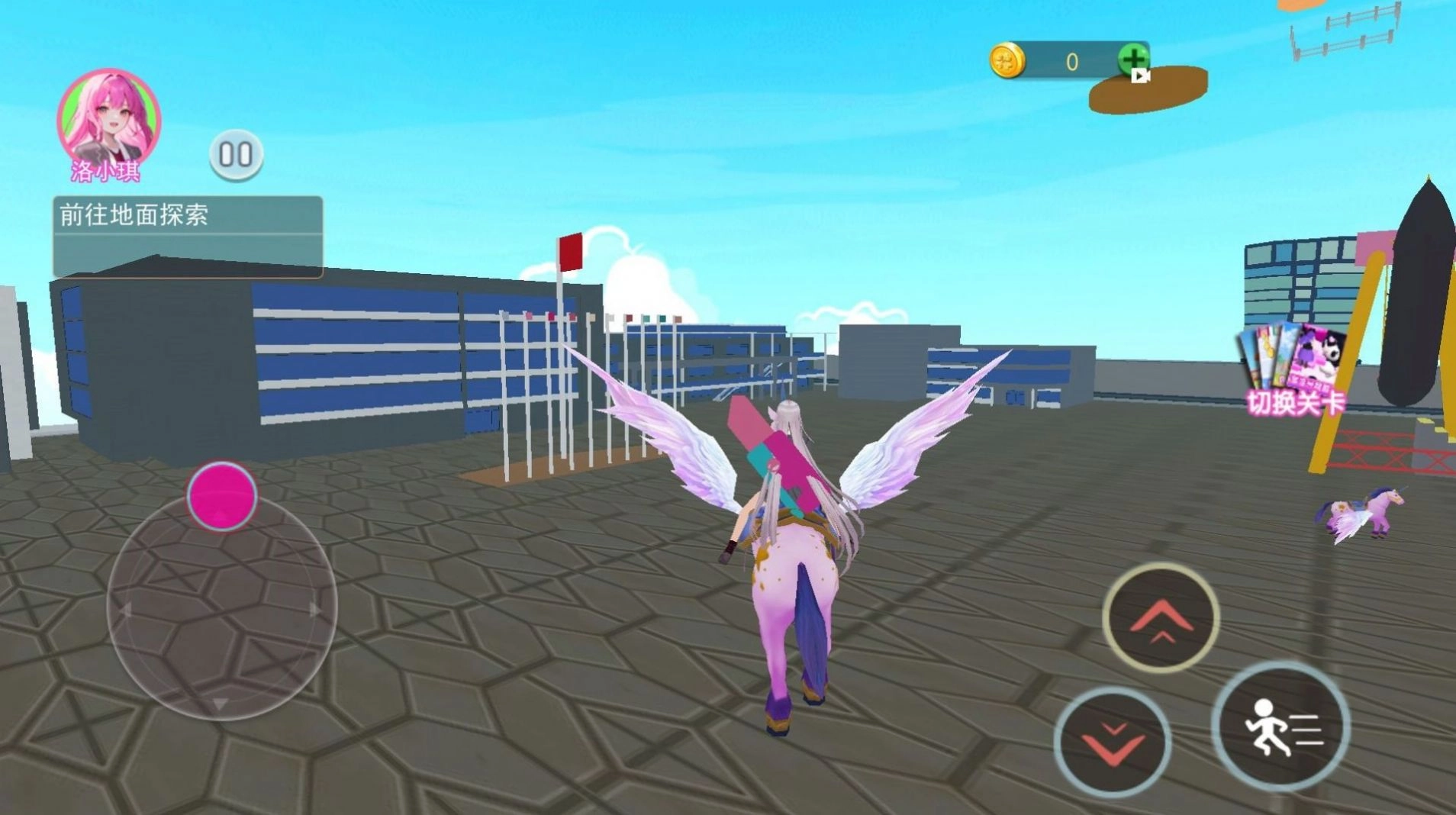Open the 切换关卡 level switch

(x=1294, y=371)
